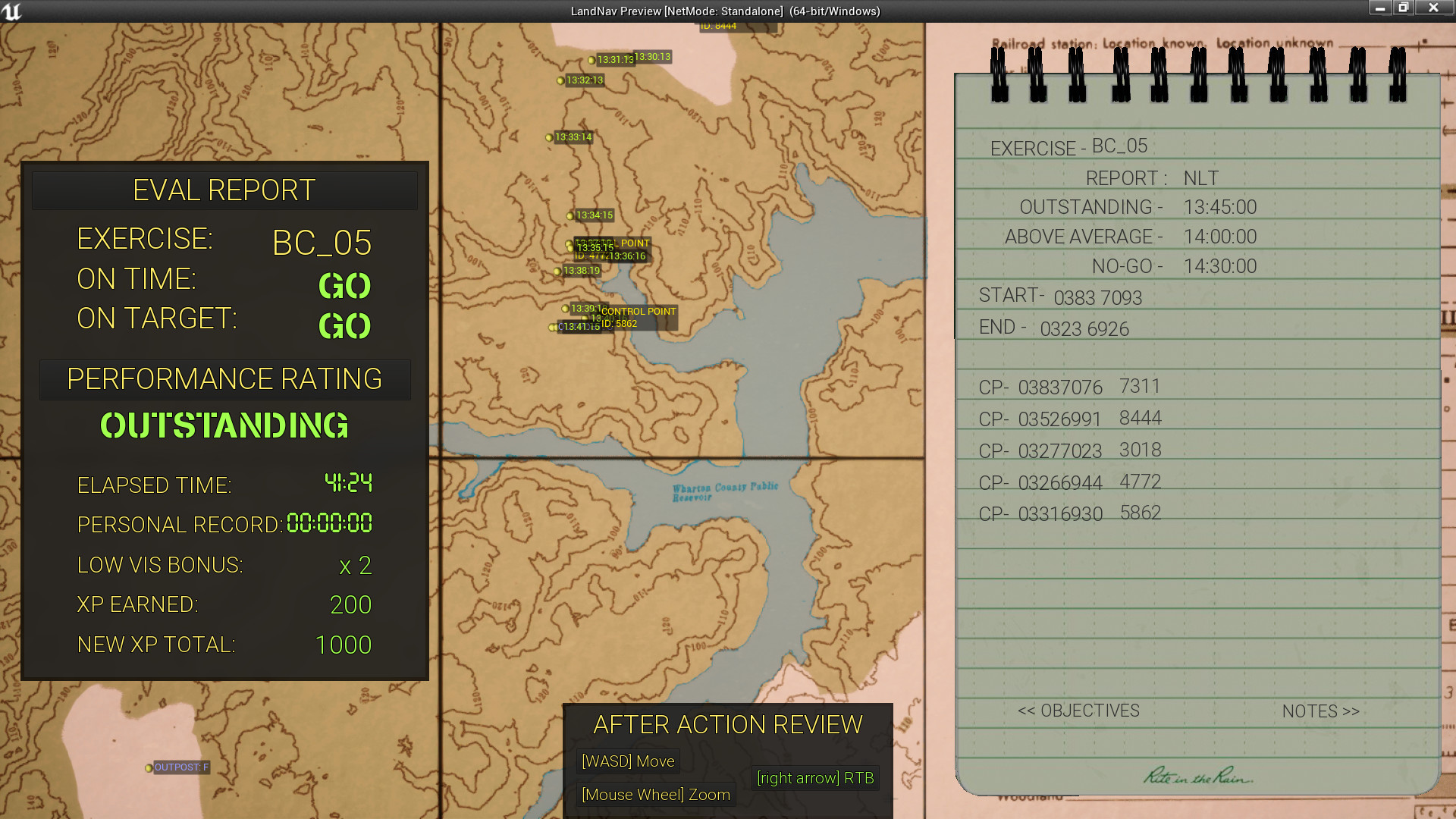Click the OUTSTANDING performance rating text
Screen dimensions: 1456x819
224,426
